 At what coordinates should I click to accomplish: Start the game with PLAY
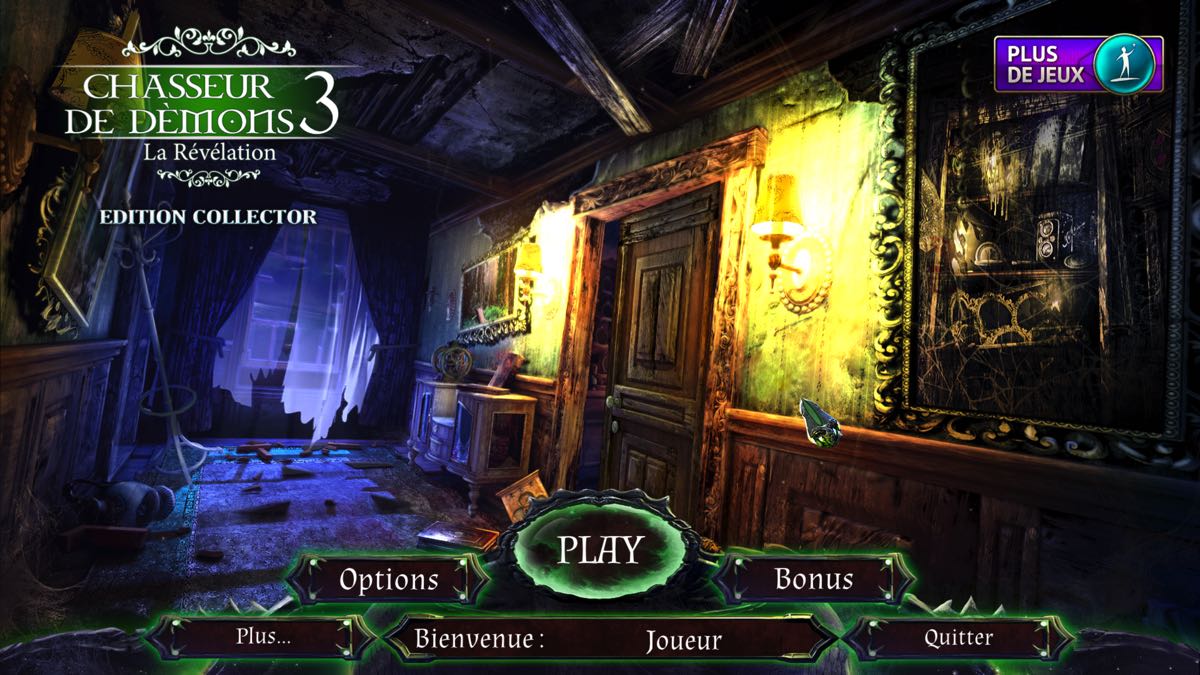coord(599,549)
